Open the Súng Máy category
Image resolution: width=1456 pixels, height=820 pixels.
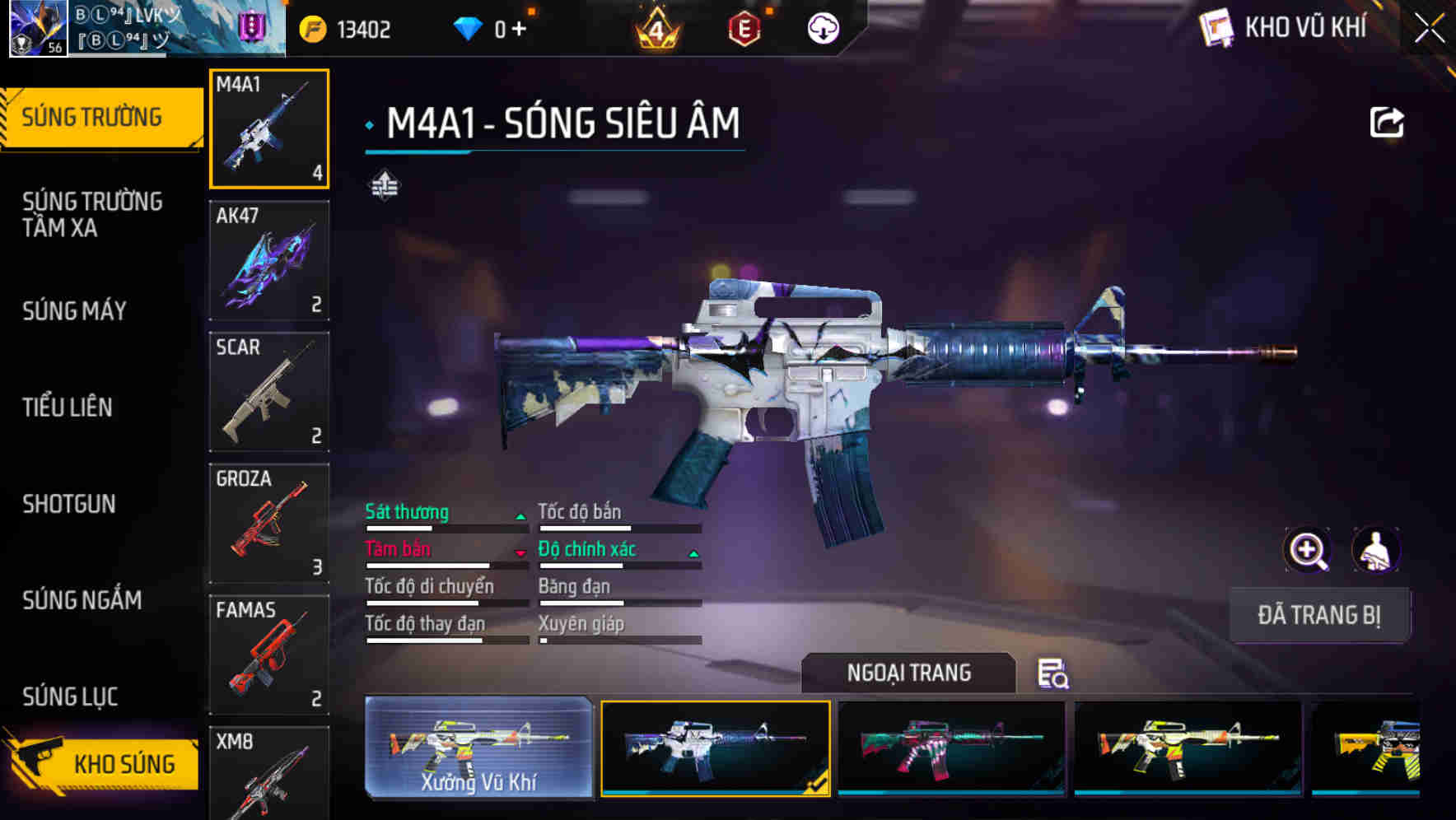pos(75,311)
